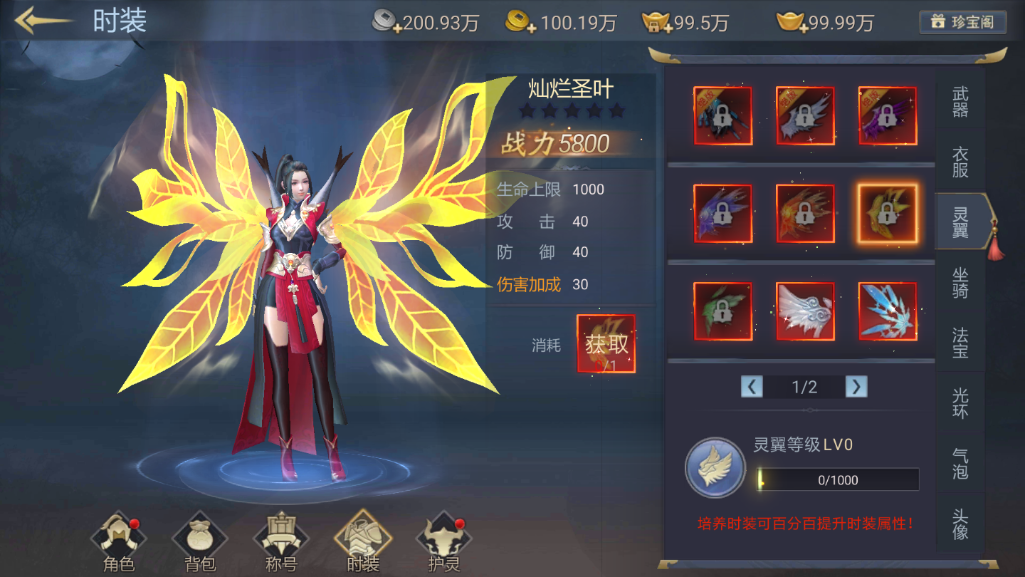Go to the previous wings page
1025x577 pixels.
[752, 387]
